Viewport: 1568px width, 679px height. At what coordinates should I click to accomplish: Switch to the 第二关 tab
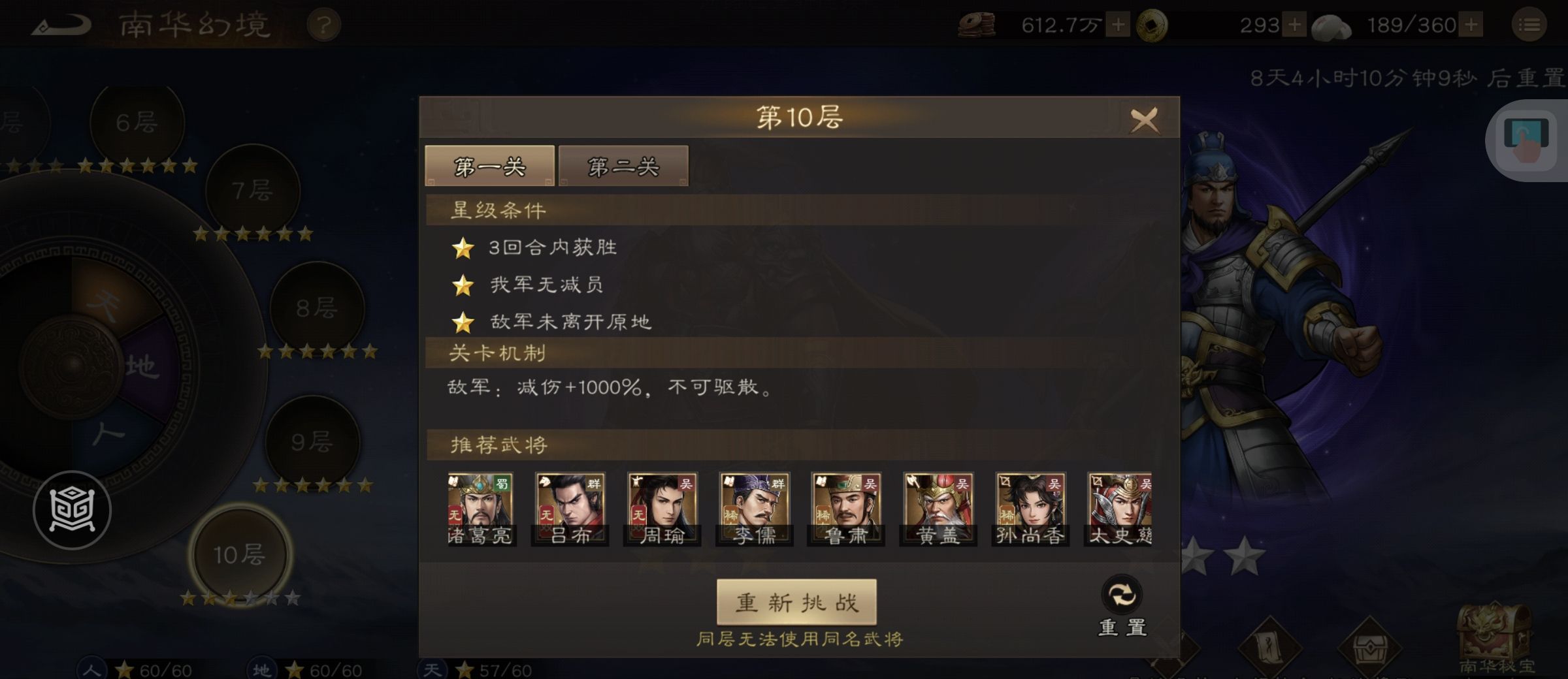tap(624, 166)
